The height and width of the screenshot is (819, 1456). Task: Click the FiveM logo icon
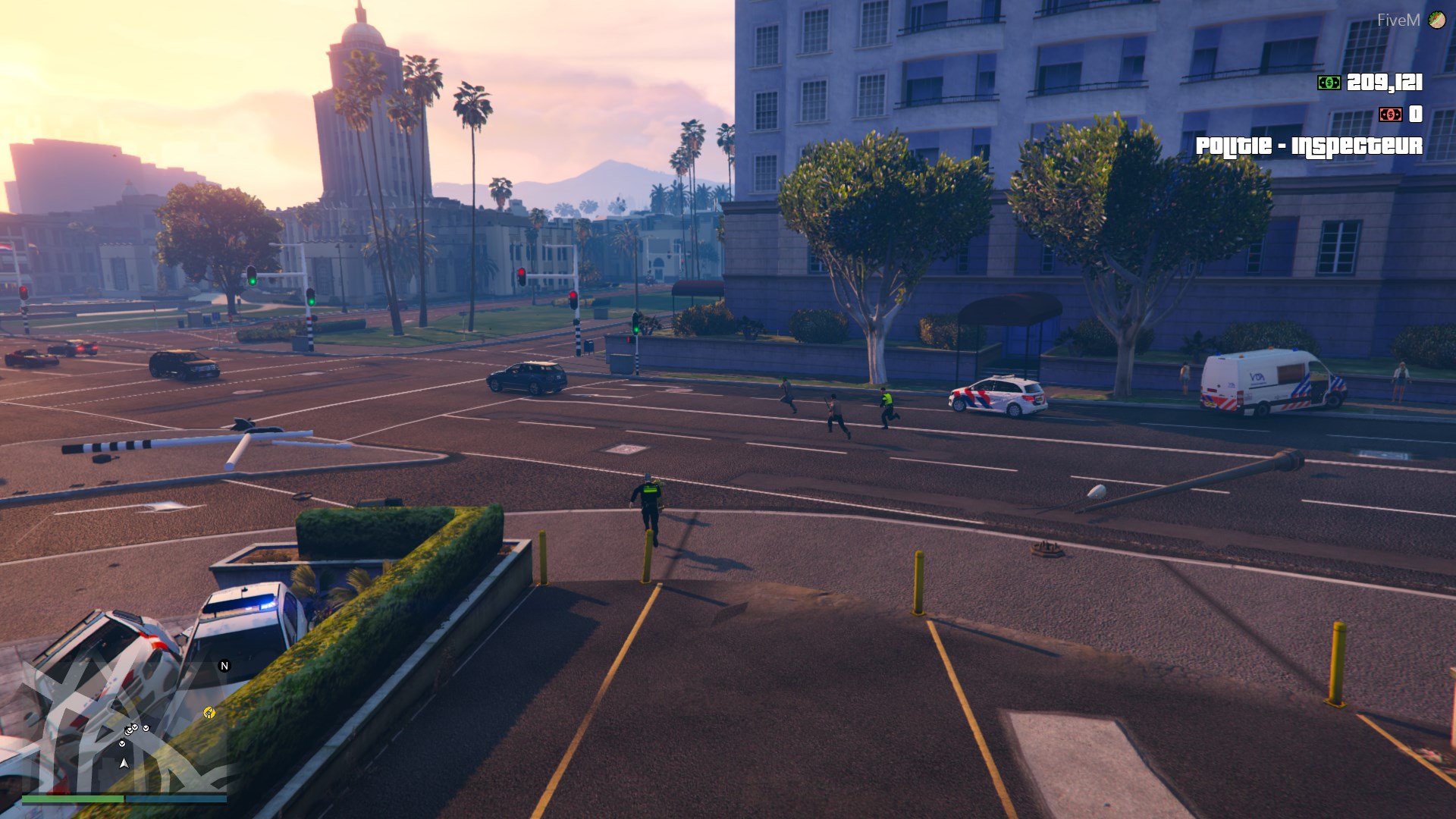click(x=1436, y=20)
